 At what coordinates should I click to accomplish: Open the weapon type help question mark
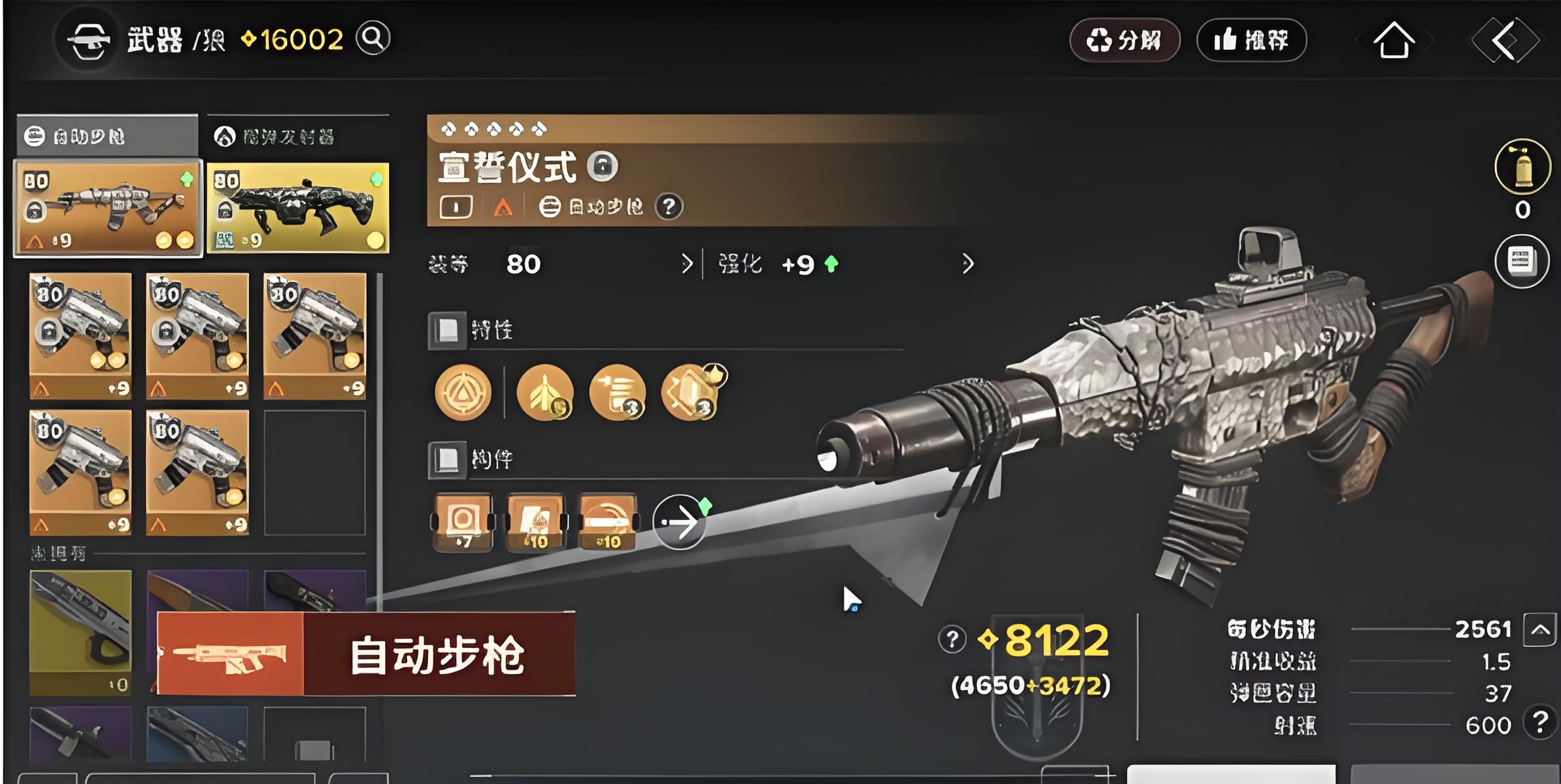(x=668, y=207)
